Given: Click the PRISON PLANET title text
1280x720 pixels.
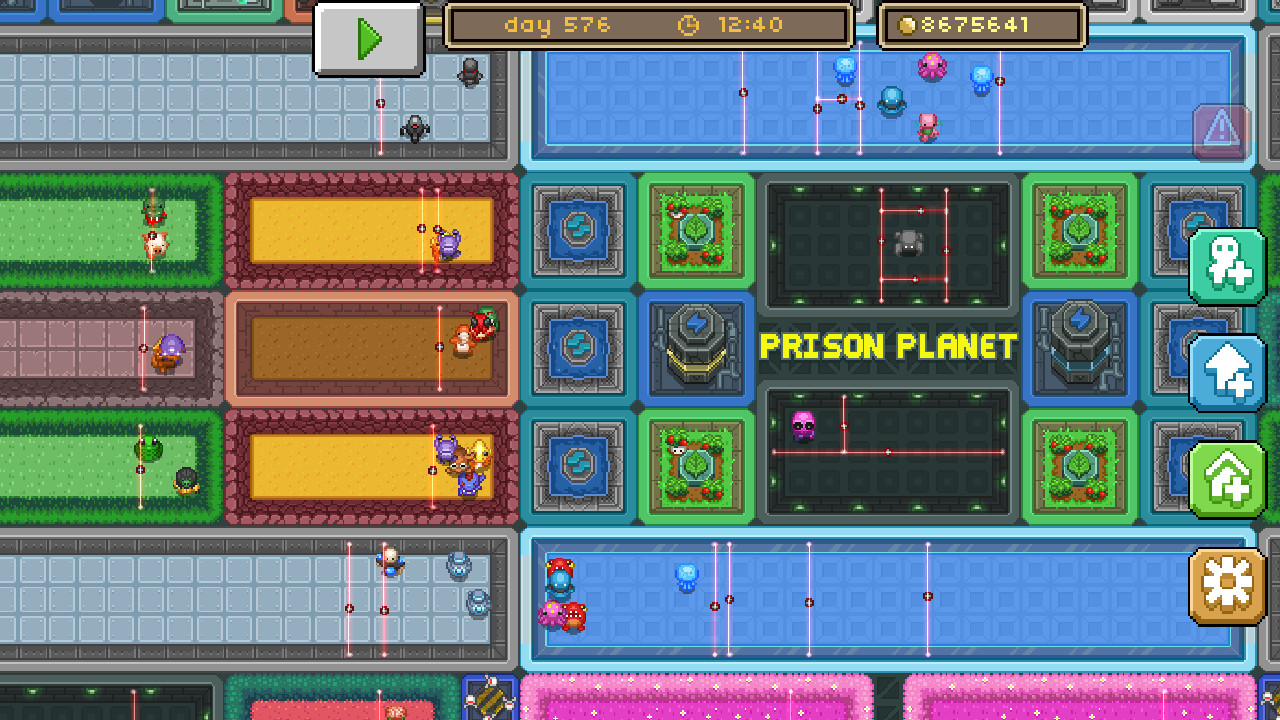Looking at the screenshot, I should 888,345.
